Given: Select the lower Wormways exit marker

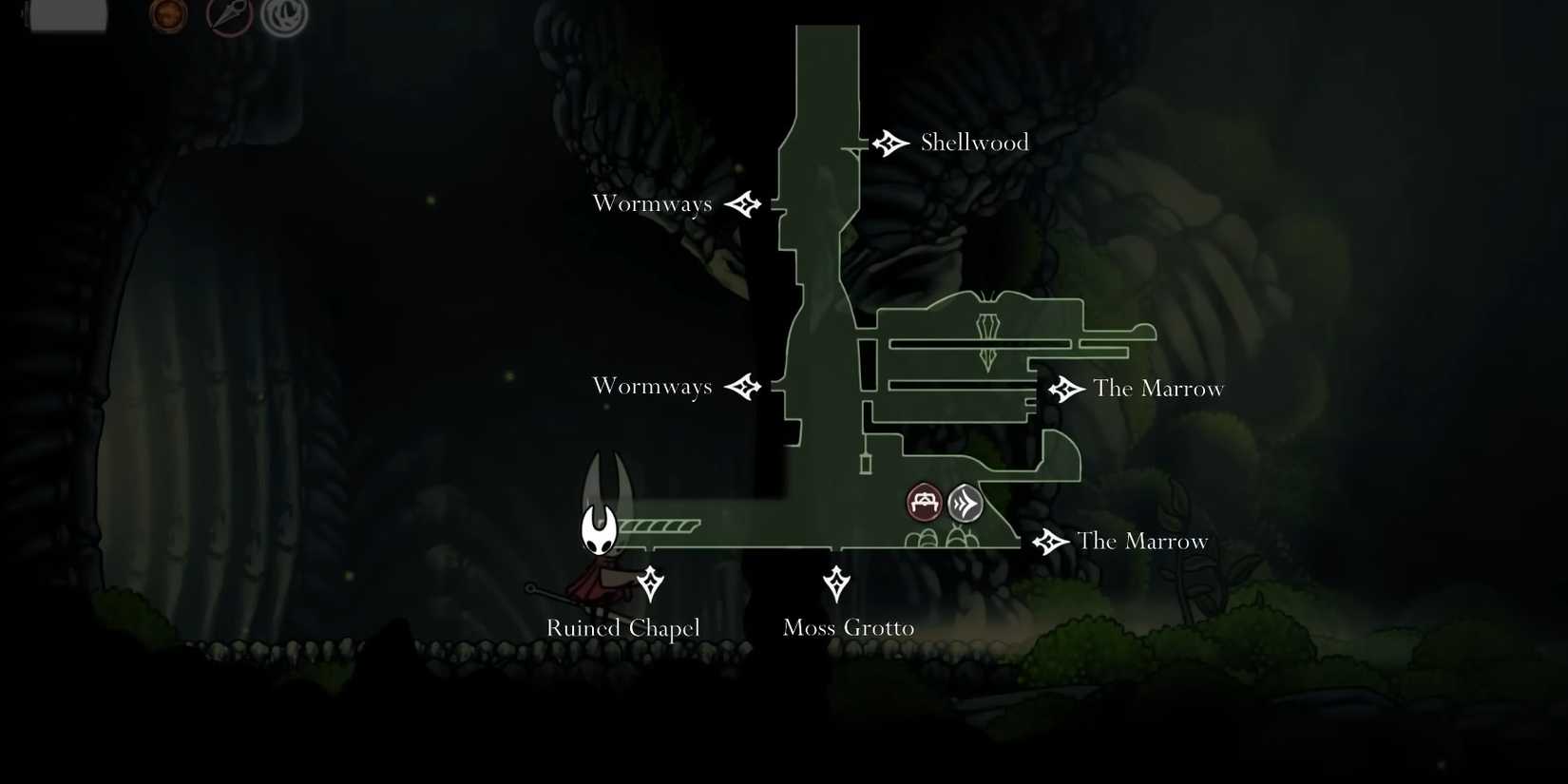Looking at the screenshot, I should 745,387.
